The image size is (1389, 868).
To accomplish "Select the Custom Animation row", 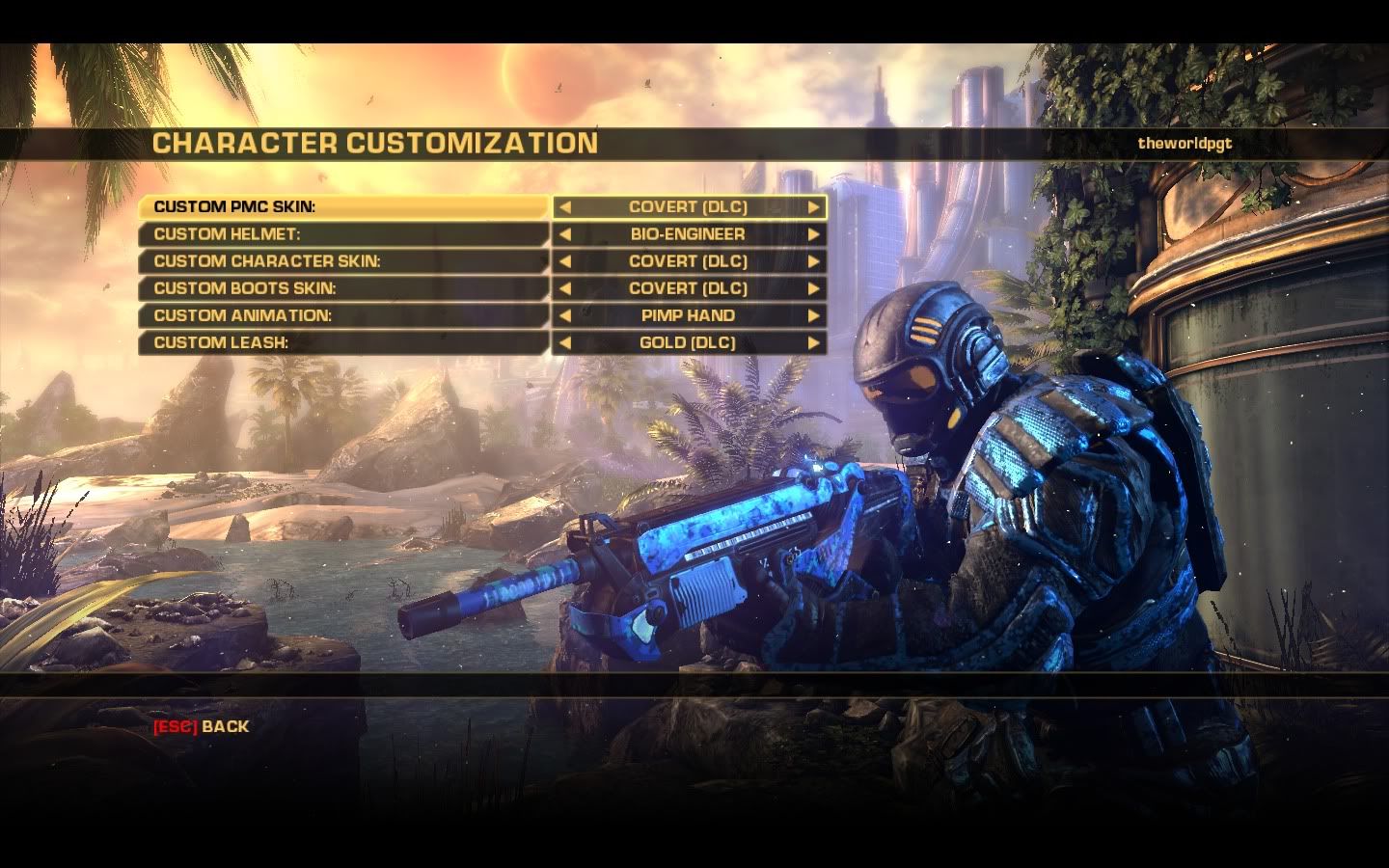I will (342, 315).
